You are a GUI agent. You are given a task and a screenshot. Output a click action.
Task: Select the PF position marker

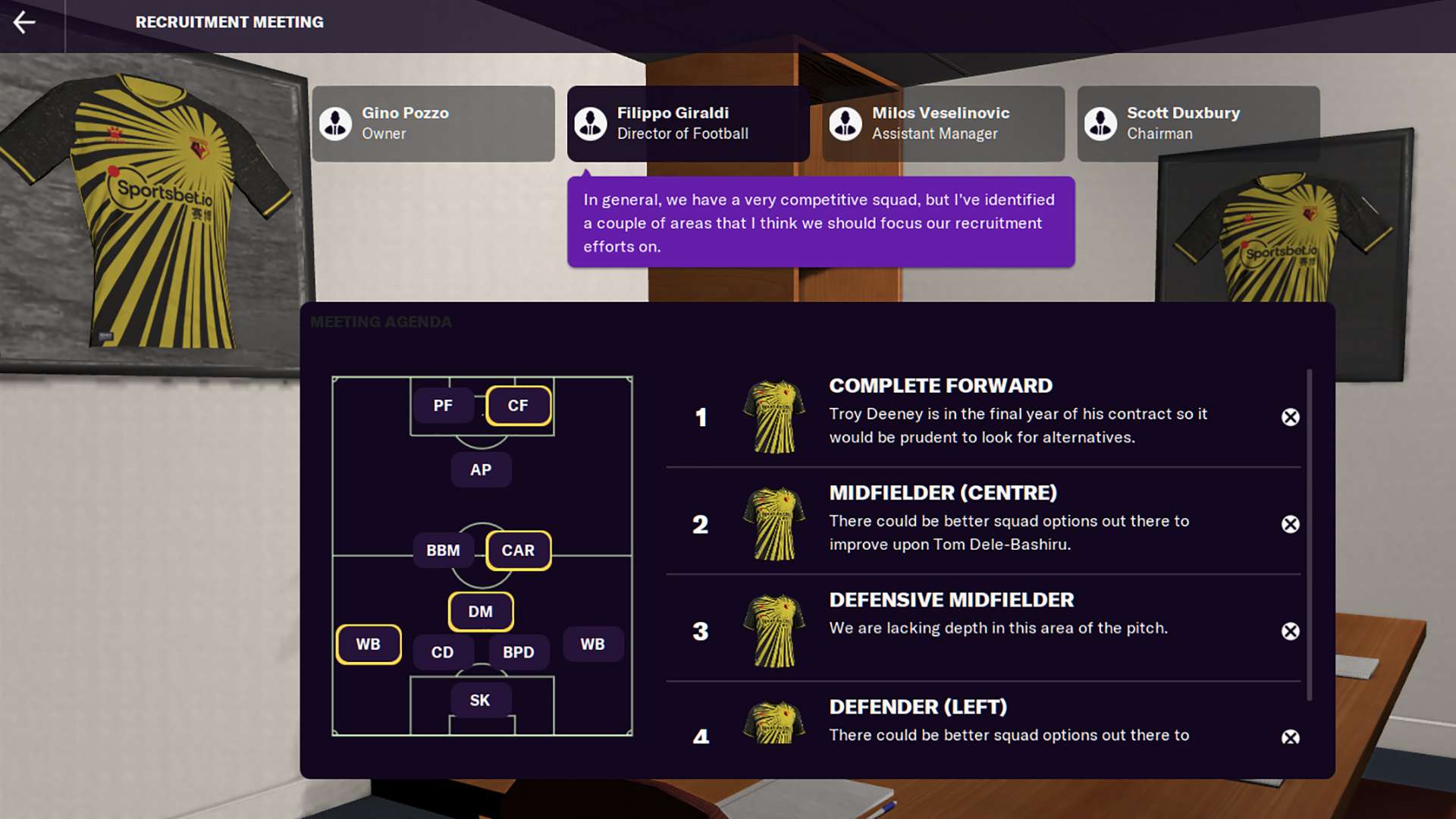point(443,406)
